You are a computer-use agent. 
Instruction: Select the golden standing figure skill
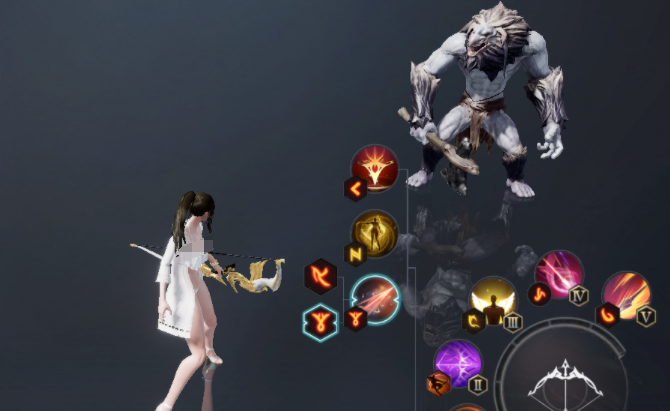tap(375, 234)
